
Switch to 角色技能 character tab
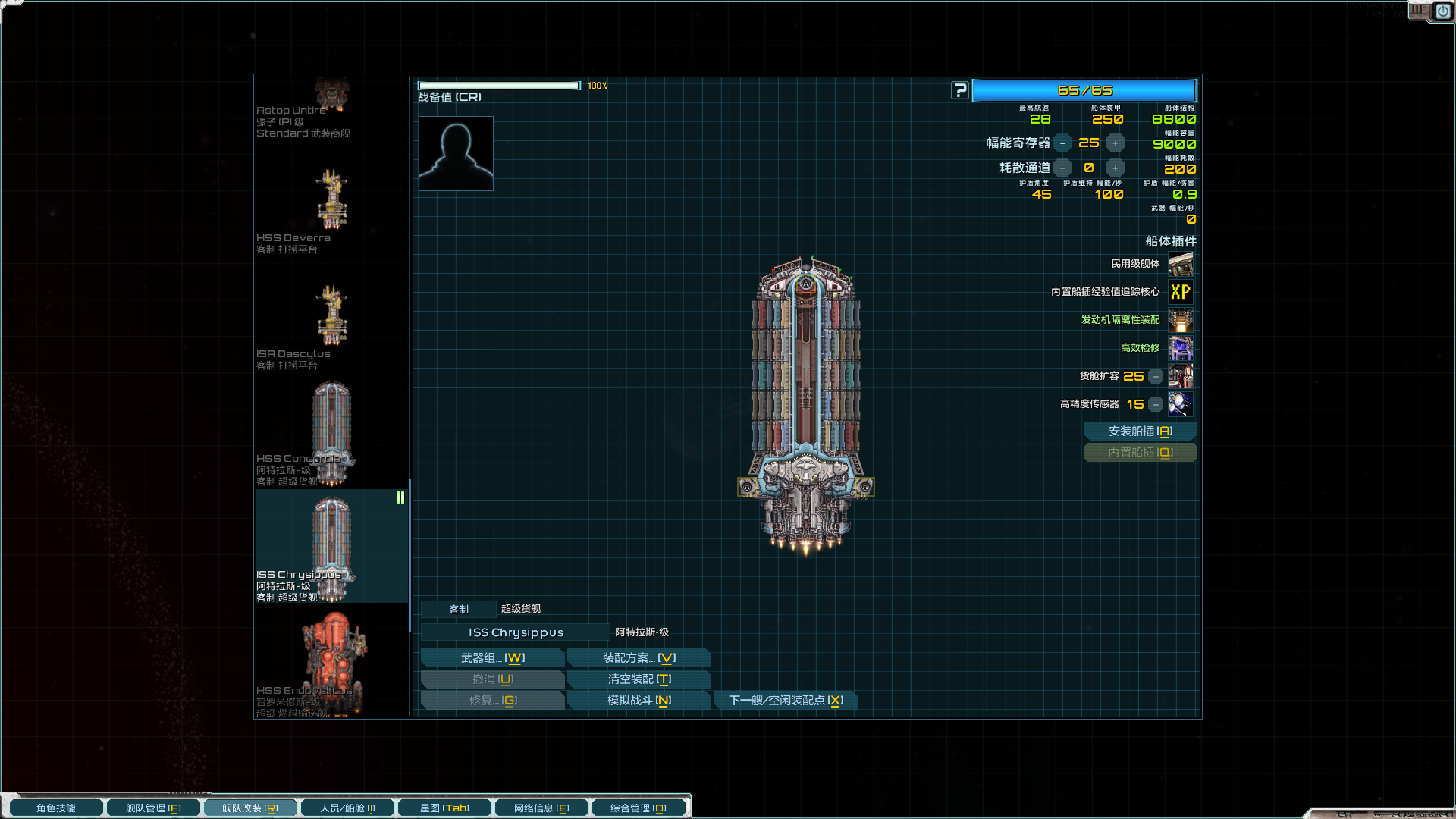click(56, 808)
